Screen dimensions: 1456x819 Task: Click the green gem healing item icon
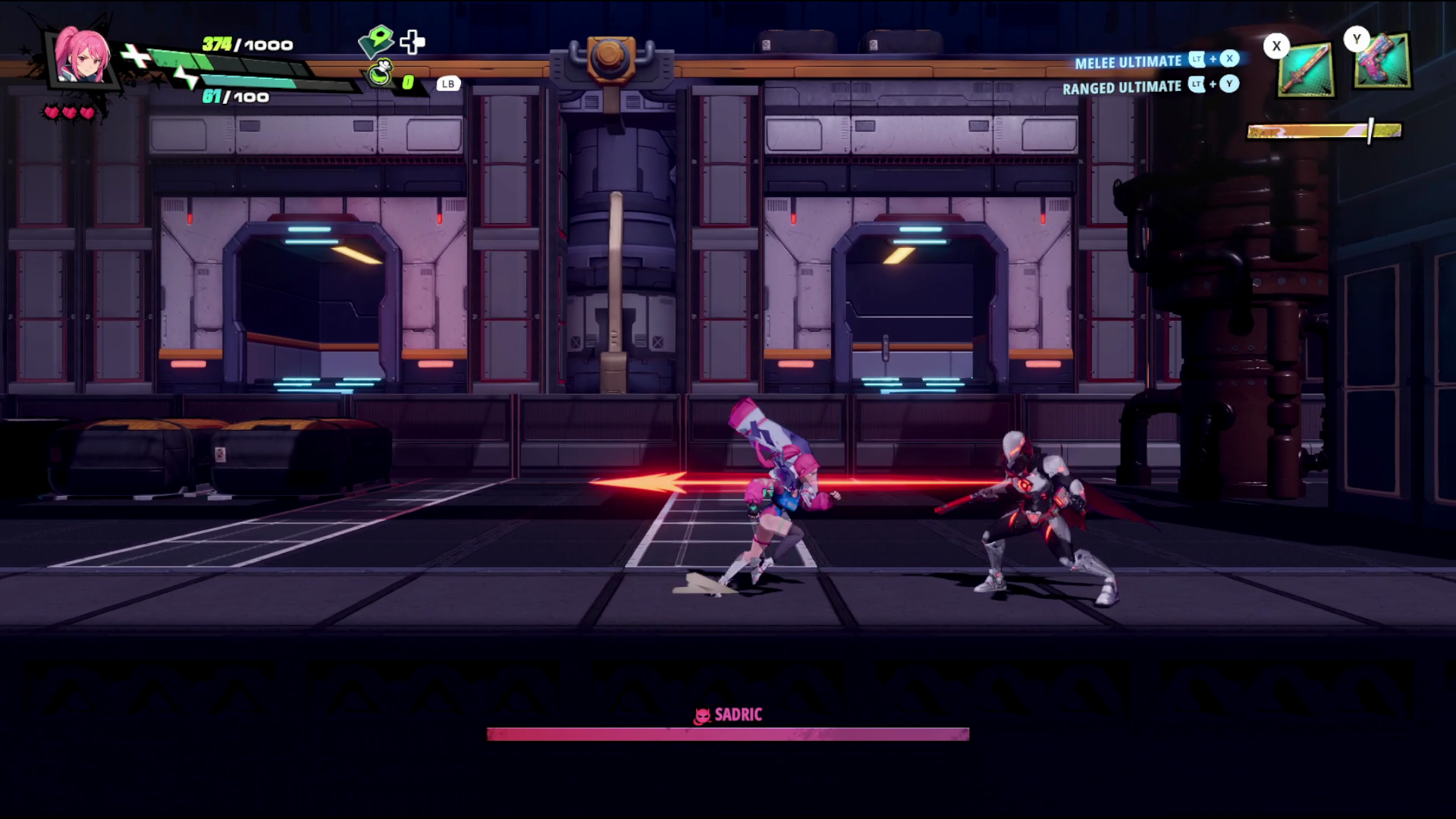(x=376, y=42)
